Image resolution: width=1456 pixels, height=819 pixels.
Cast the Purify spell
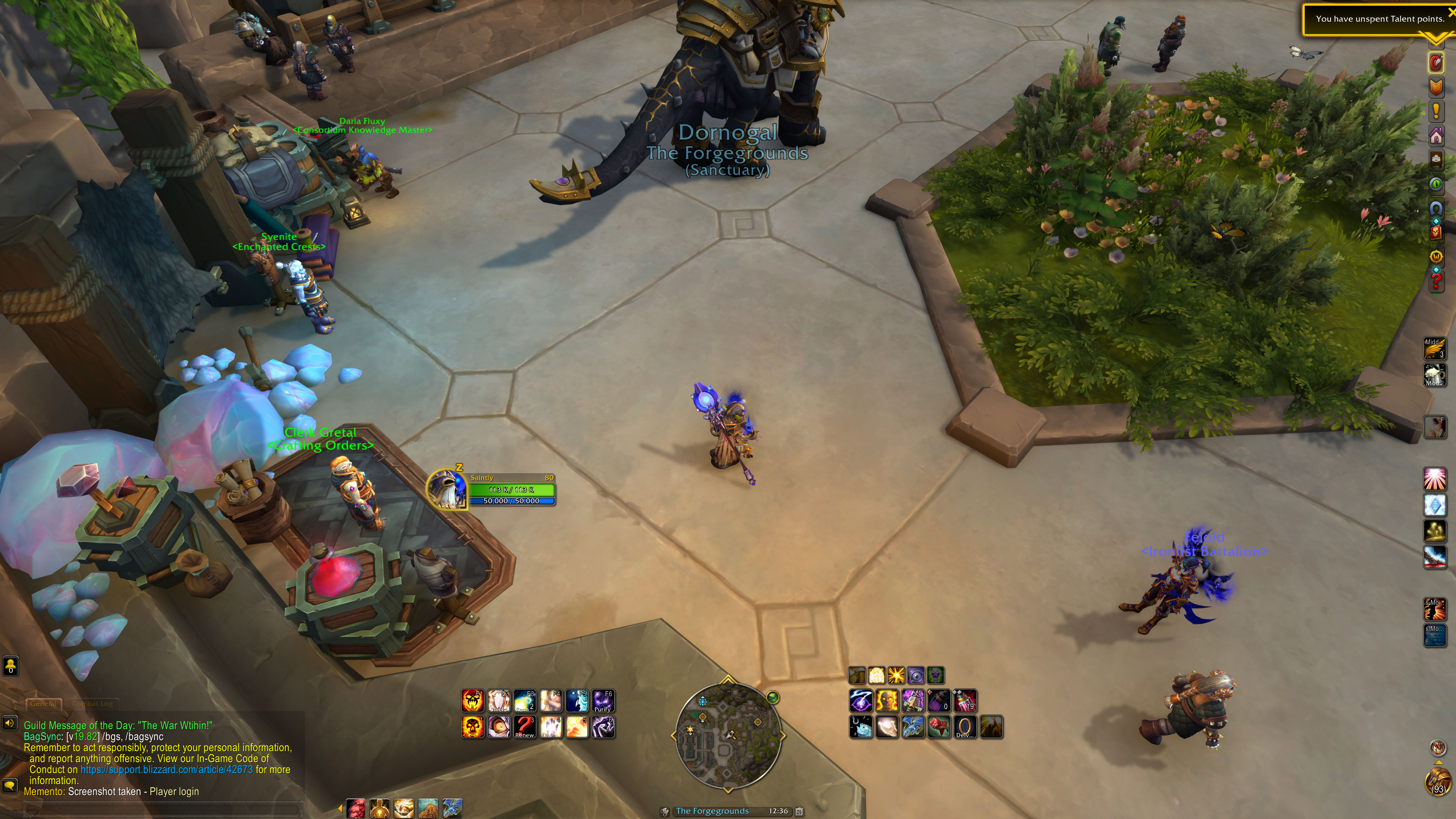(x=602, y=701)
